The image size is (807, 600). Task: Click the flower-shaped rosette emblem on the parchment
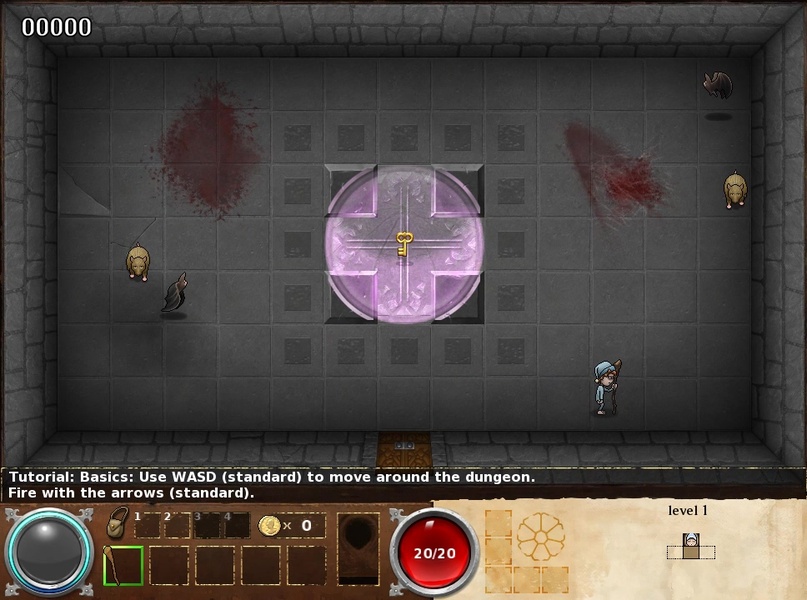[540, 537]
